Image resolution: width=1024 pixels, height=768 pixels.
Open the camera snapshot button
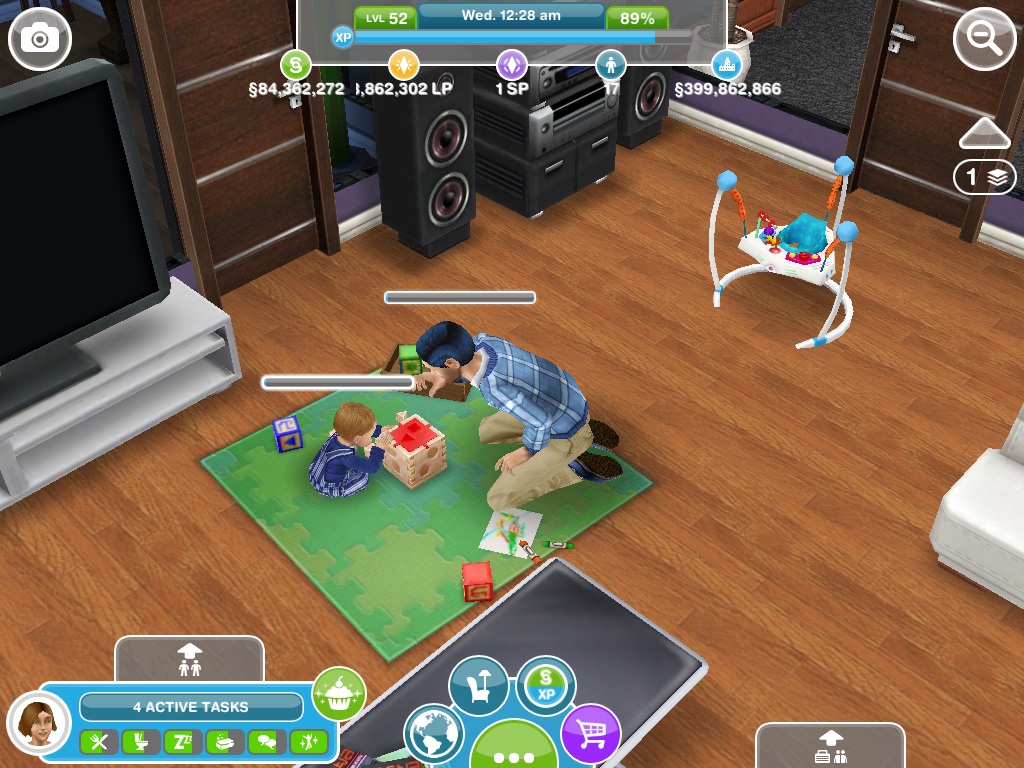coord(40,39)
